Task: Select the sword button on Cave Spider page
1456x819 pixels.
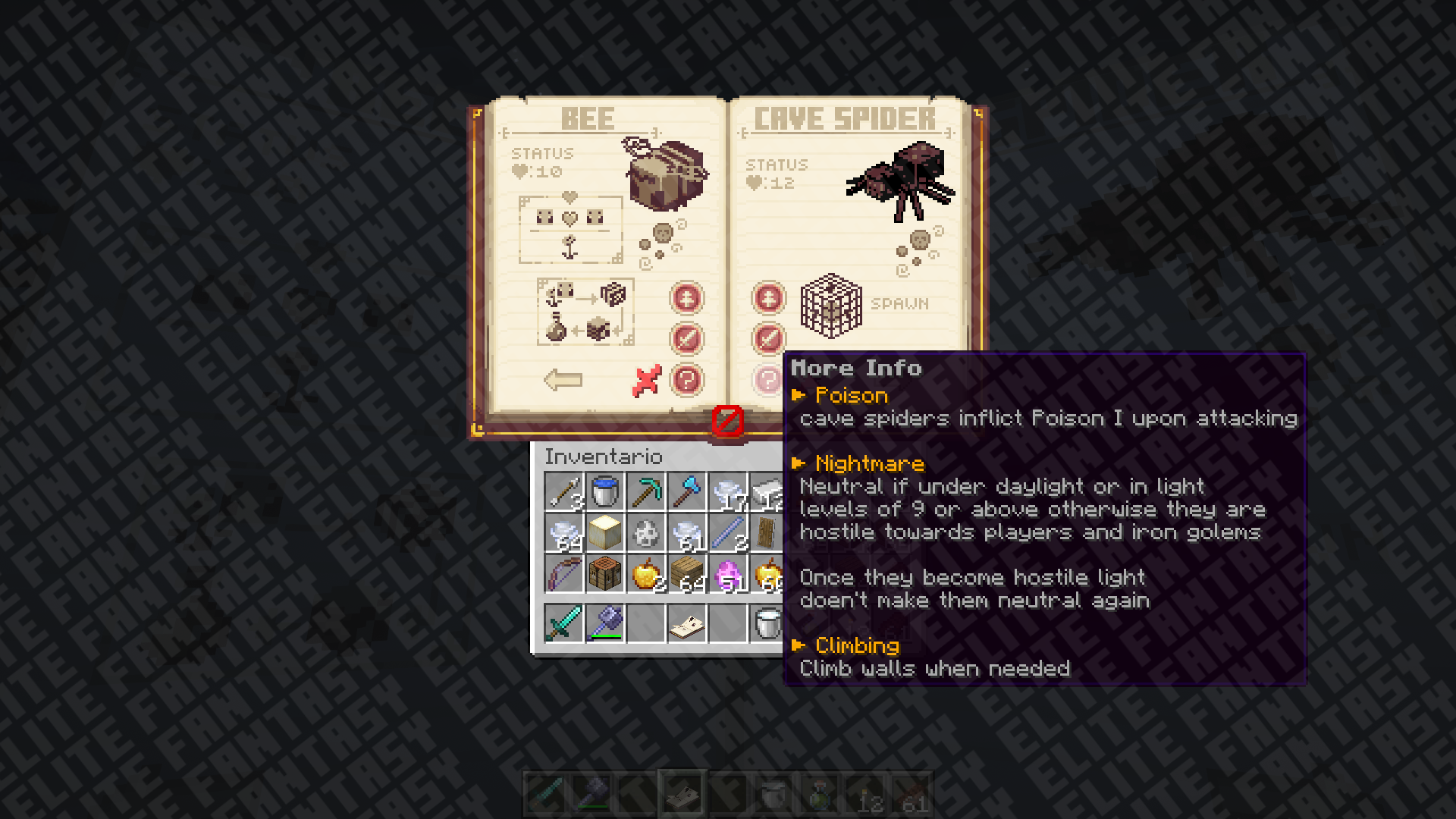Action: [768, 338]
